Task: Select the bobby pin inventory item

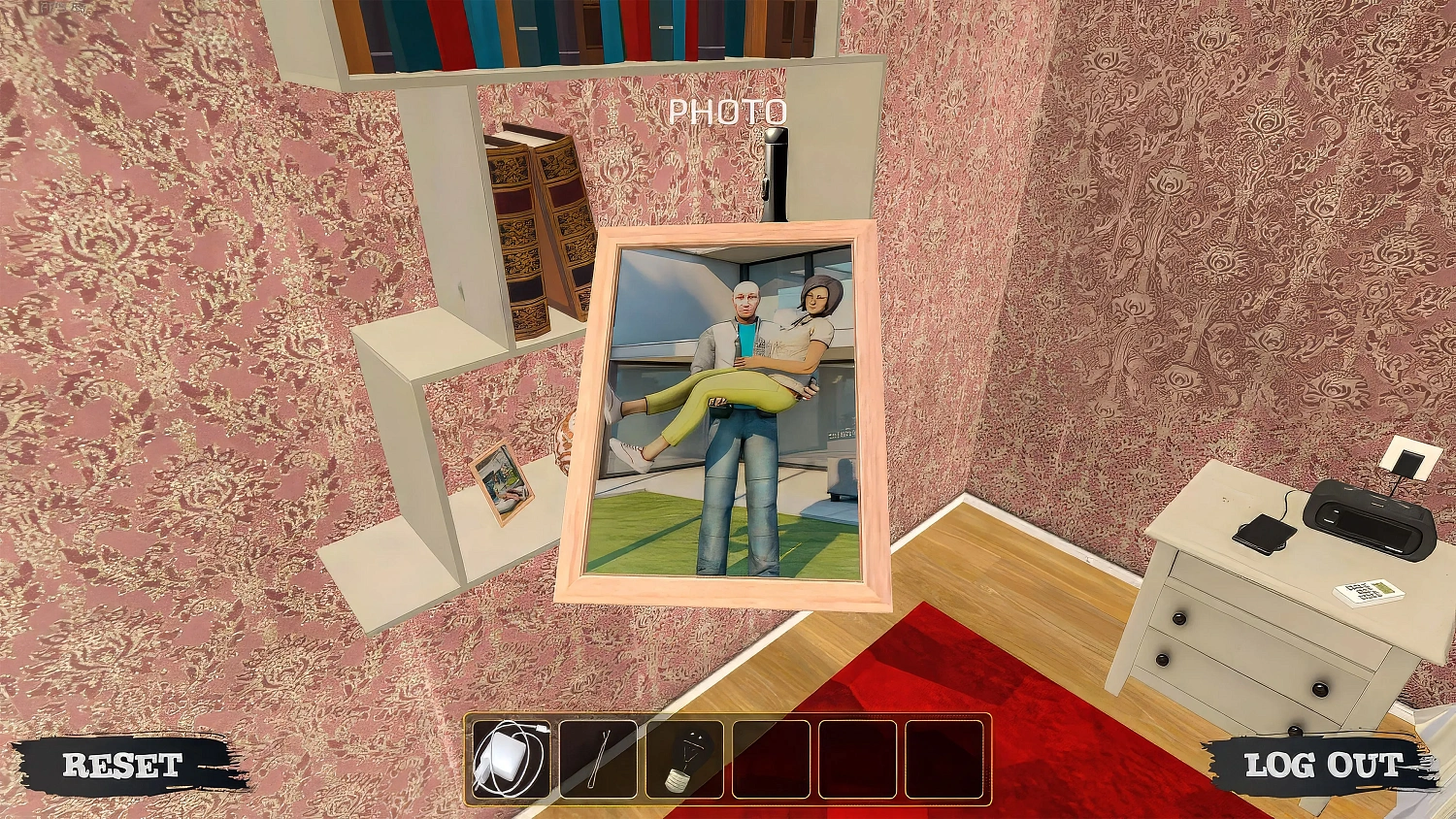Action: click(x=598, y=760)
